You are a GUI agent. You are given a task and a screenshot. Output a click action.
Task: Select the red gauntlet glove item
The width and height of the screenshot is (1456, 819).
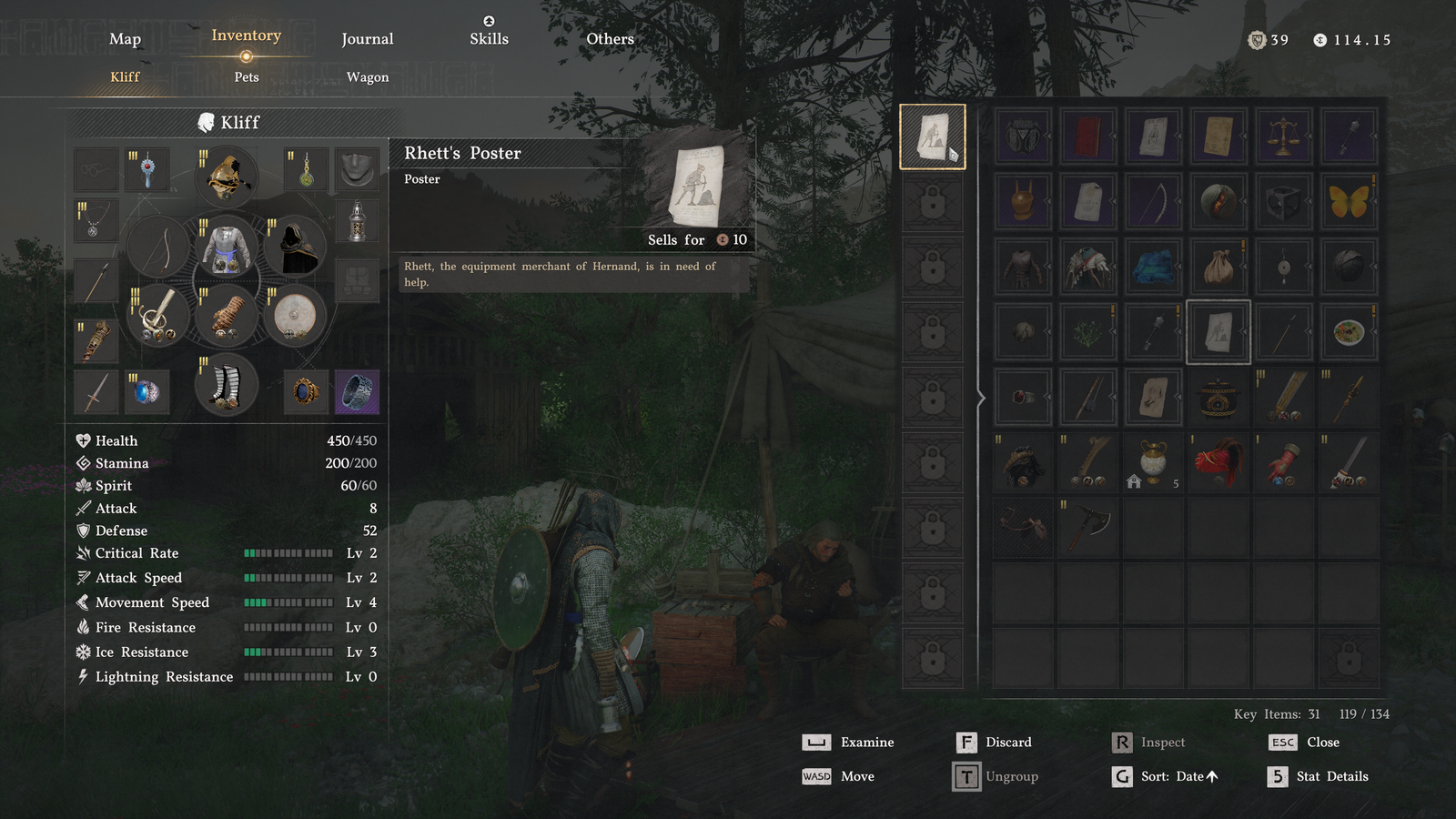pyautogui.click(x=1283, y=462)
